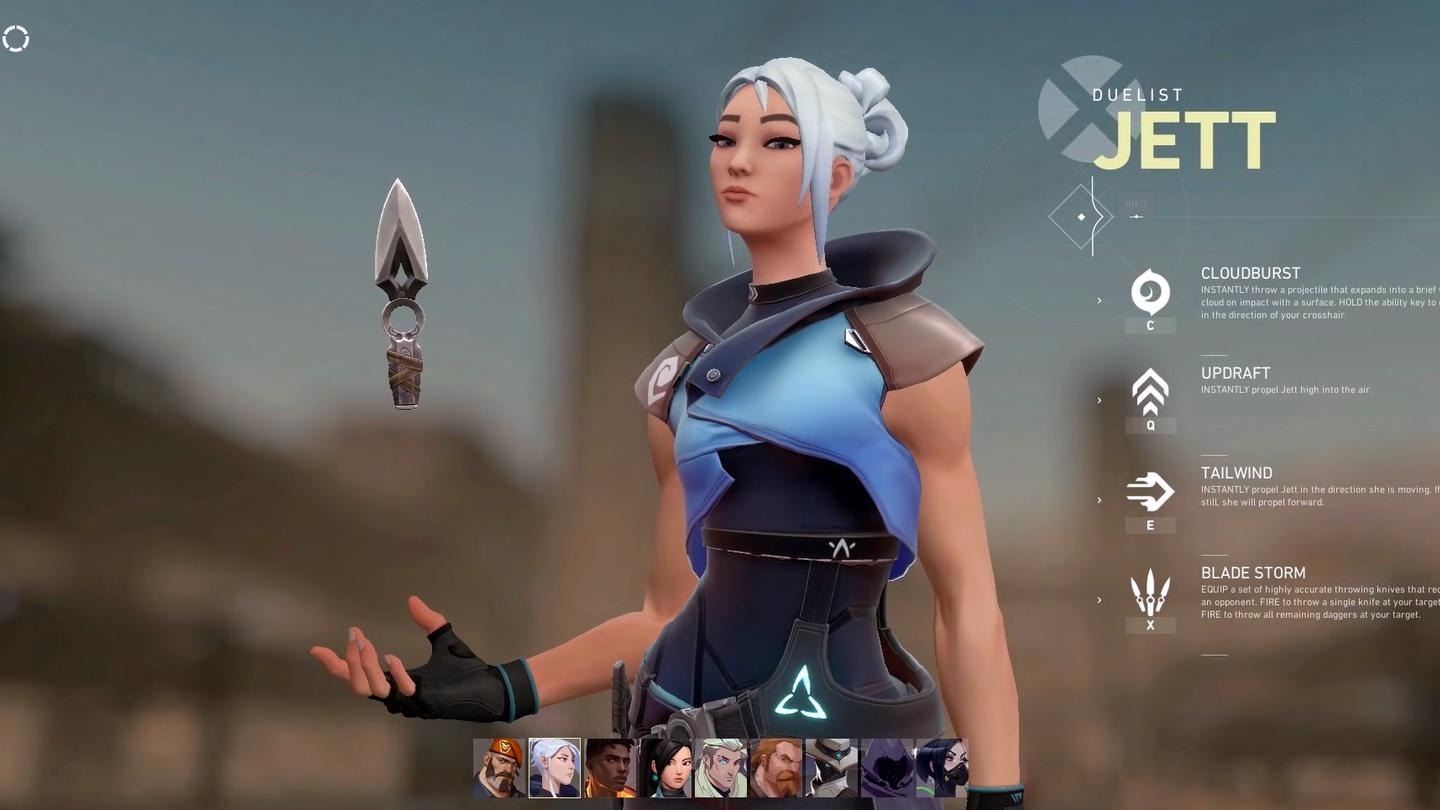Screen dimensions: 1440x810
Task: Click the JETT name heading
Action: pyautogui.click(x=1184, y=141)
